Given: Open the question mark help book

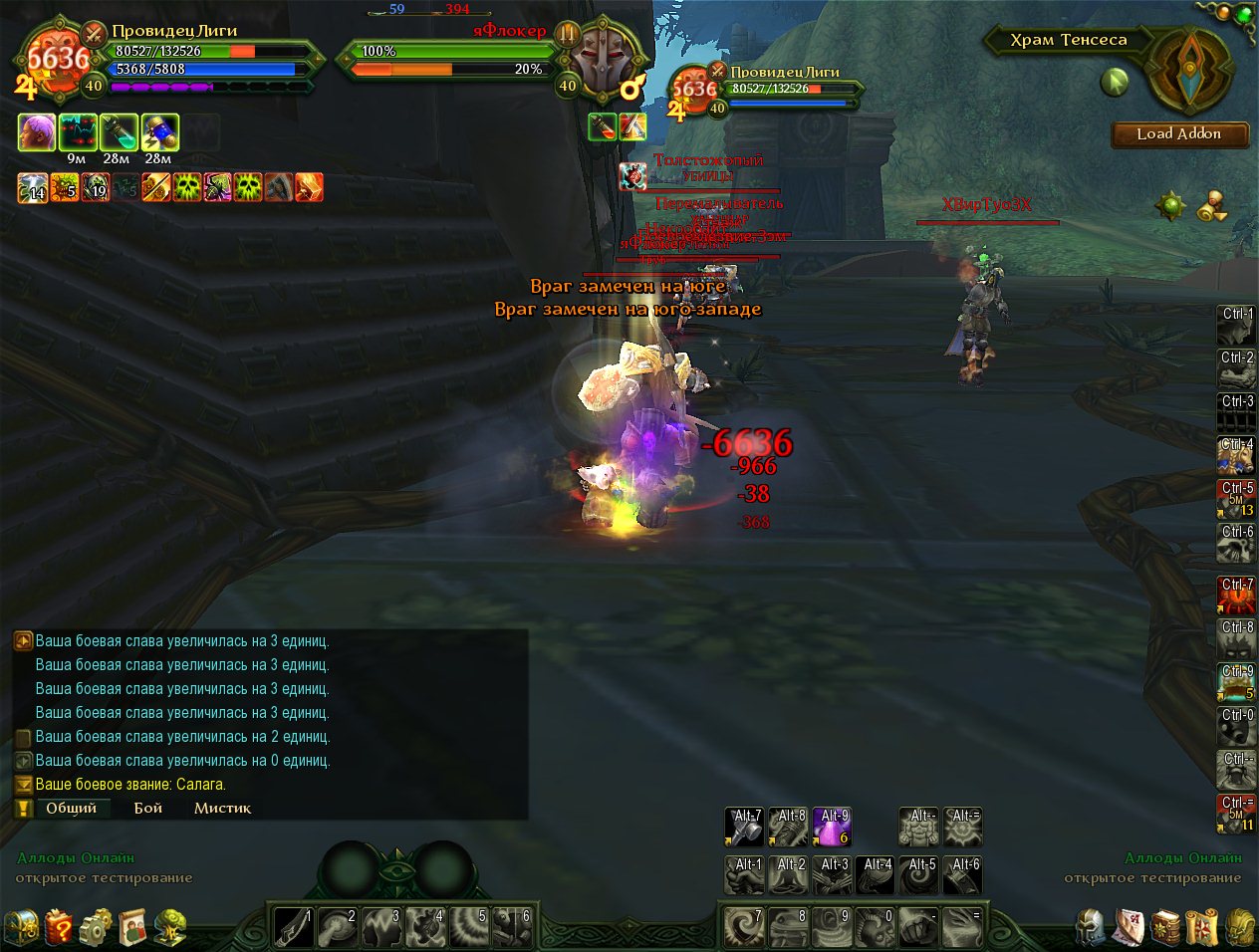Looking at the screenshot, I should 59,927.
